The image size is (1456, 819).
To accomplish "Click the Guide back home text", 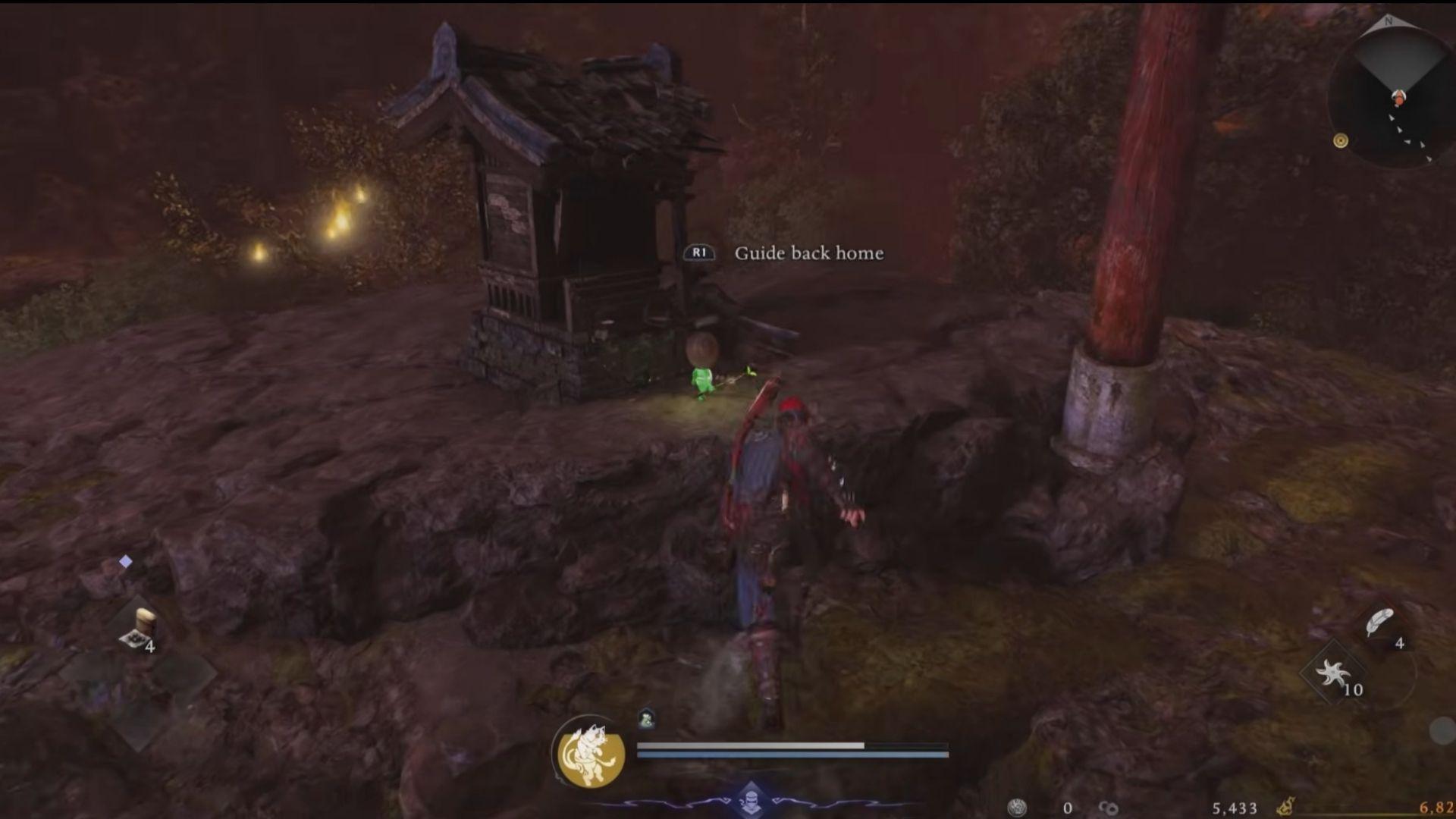I will (x=808, y=254).
